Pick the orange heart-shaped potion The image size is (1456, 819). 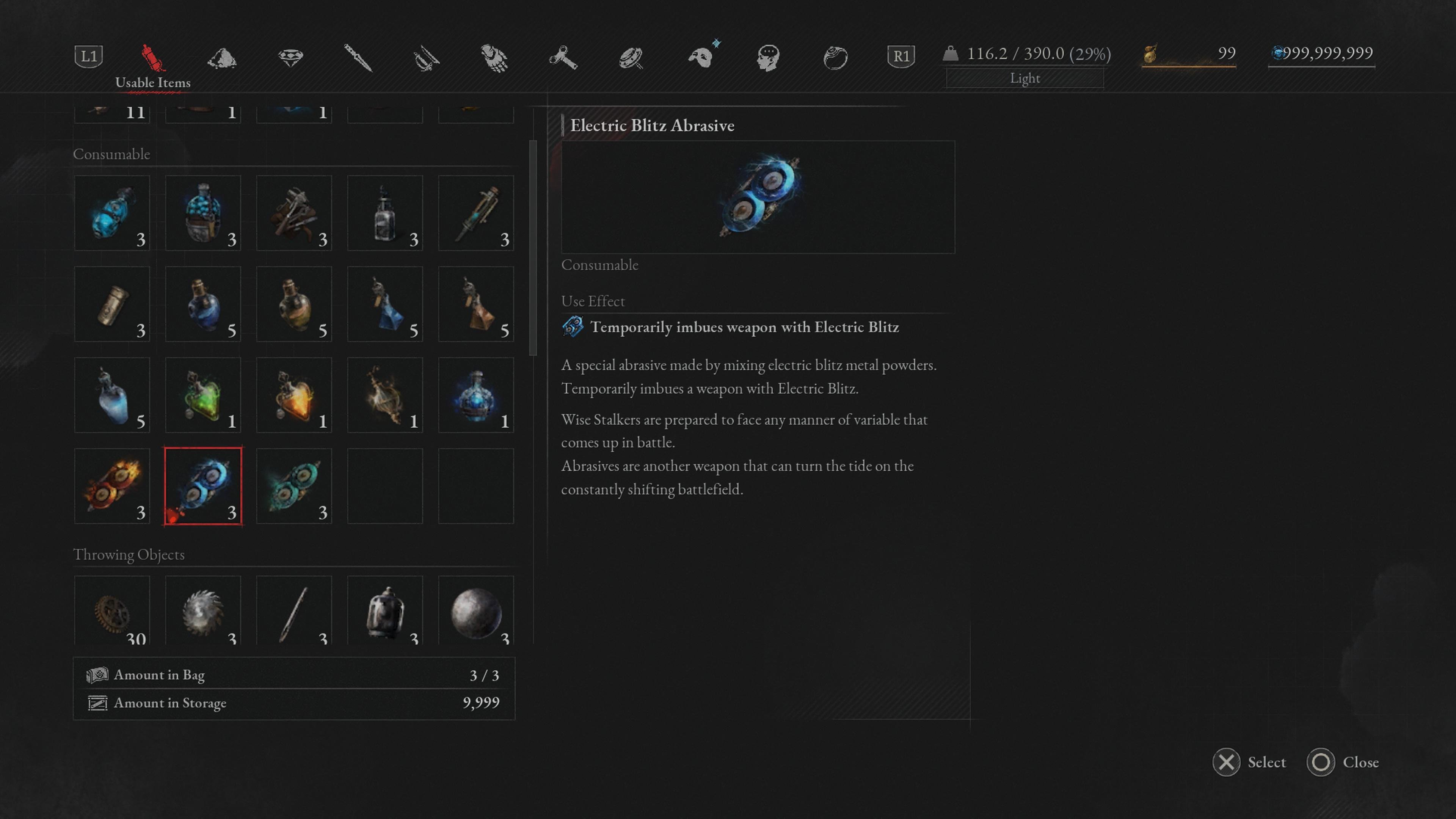(294, 395)
